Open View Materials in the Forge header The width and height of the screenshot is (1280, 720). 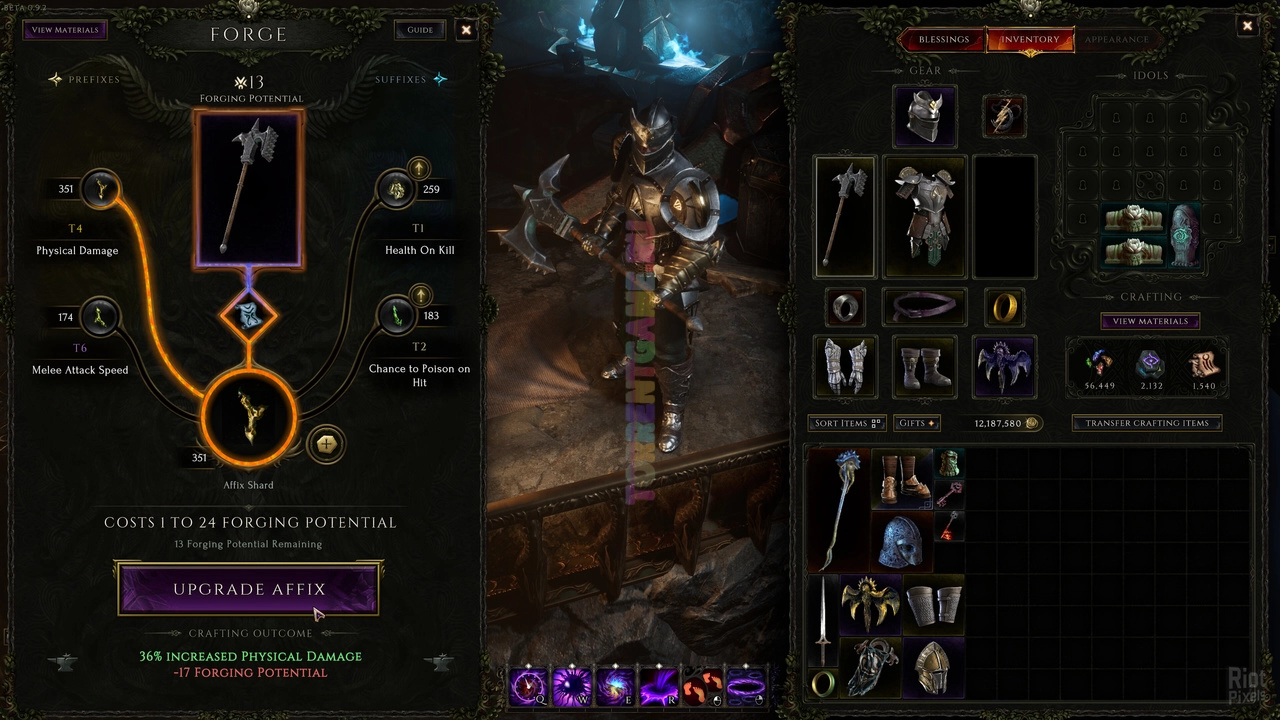[65, 30]
